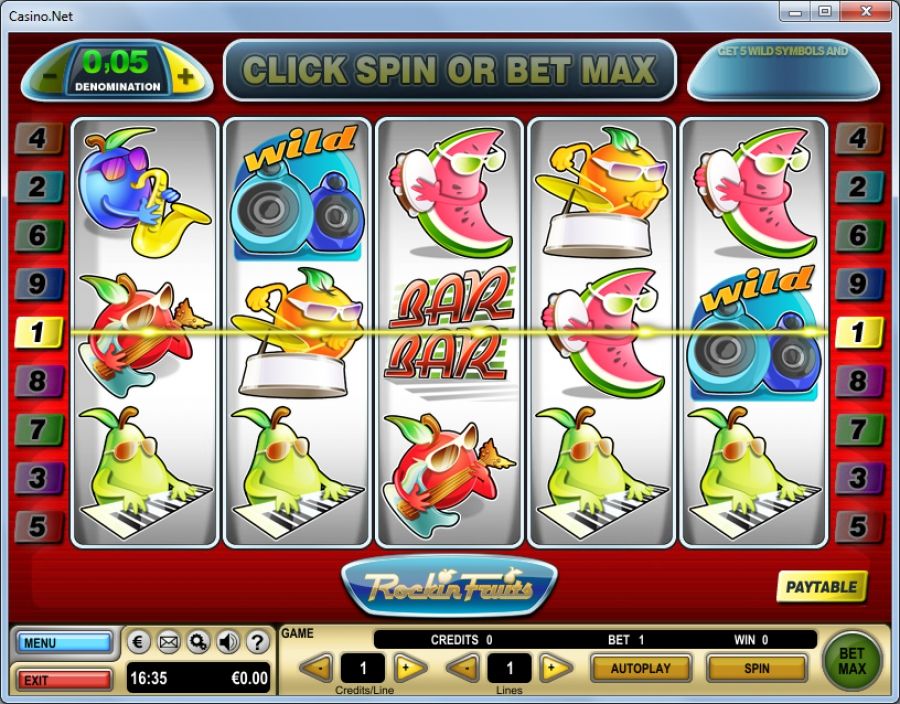Screen dimensions: 900x704
Task: Decrease the number of Lines
Action: (x=462, y=667)
